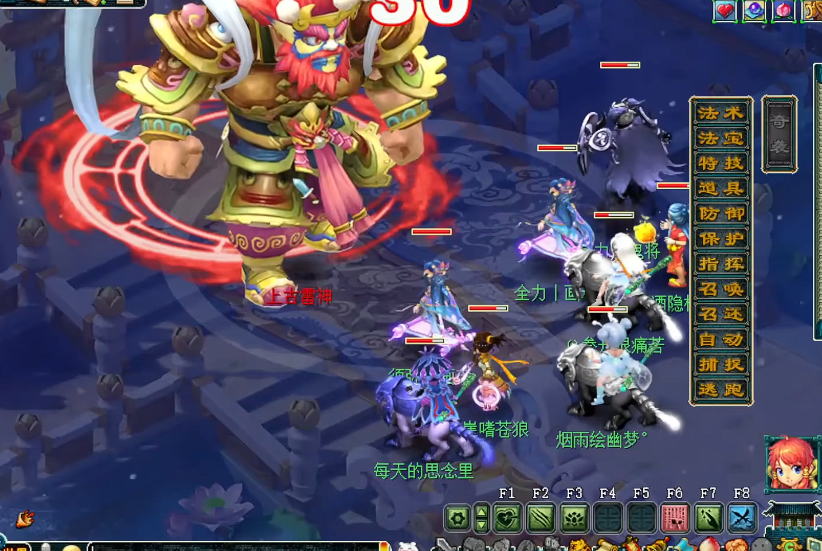Open the gear settings icon on hotbar
This screenshot has height=551, width=822.
coord(458,518)
